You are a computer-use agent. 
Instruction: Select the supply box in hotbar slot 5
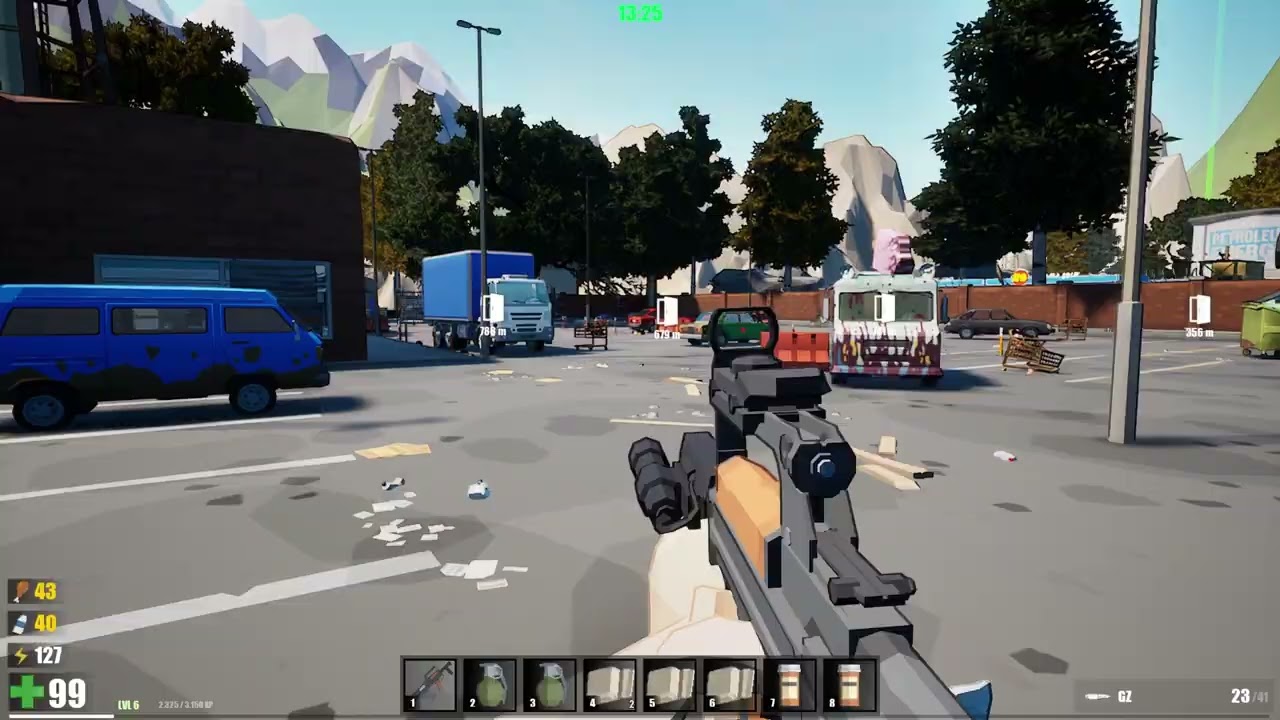click(670, 684)
